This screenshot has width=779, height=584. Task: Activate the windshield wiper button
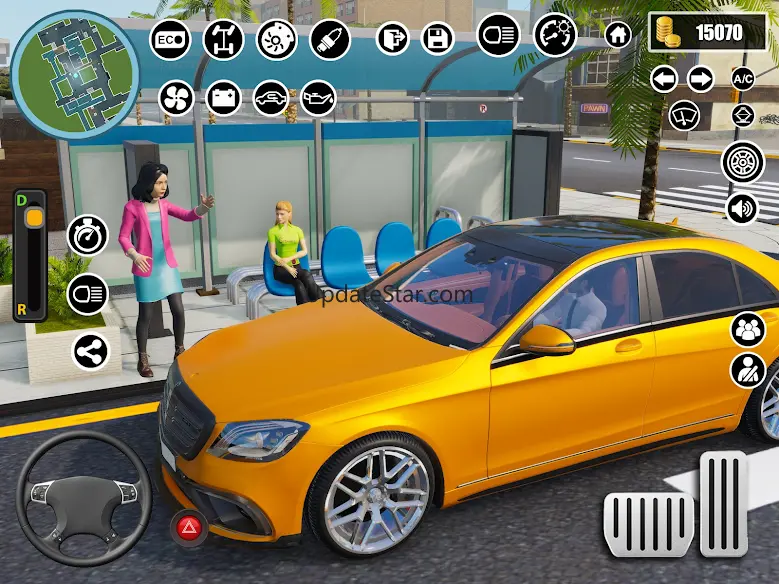[685, 114]
